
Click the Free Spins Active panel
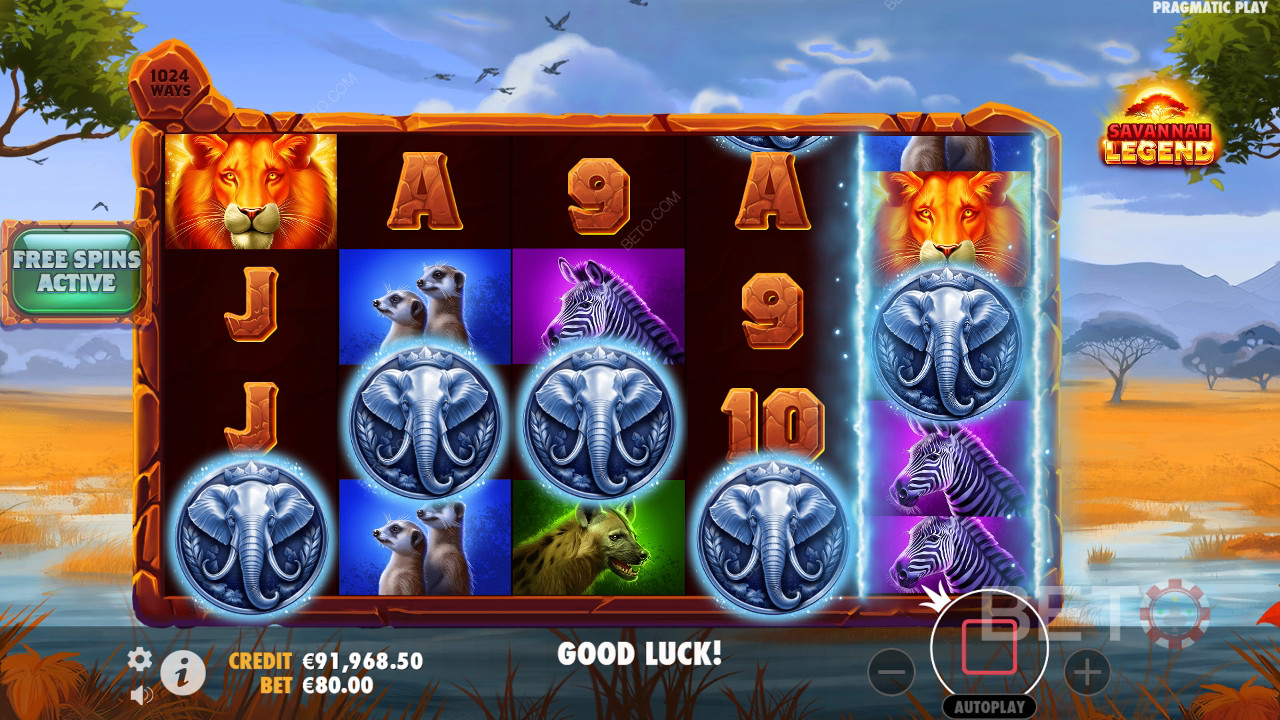(77, 272)
